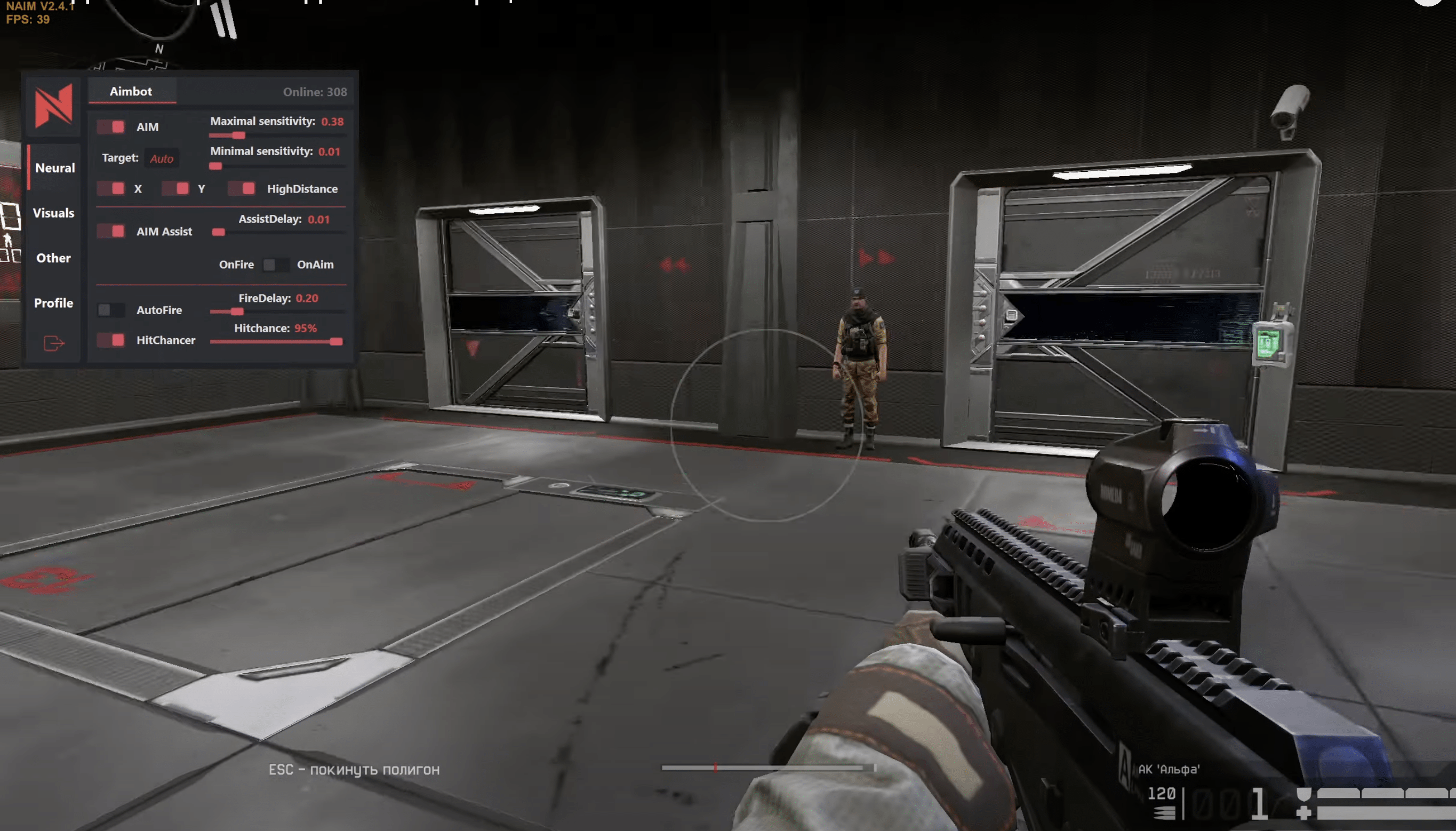This screenshot has height=831, width=1456.
Task: Select the Other sidebar section
Action: coord(54,258)
